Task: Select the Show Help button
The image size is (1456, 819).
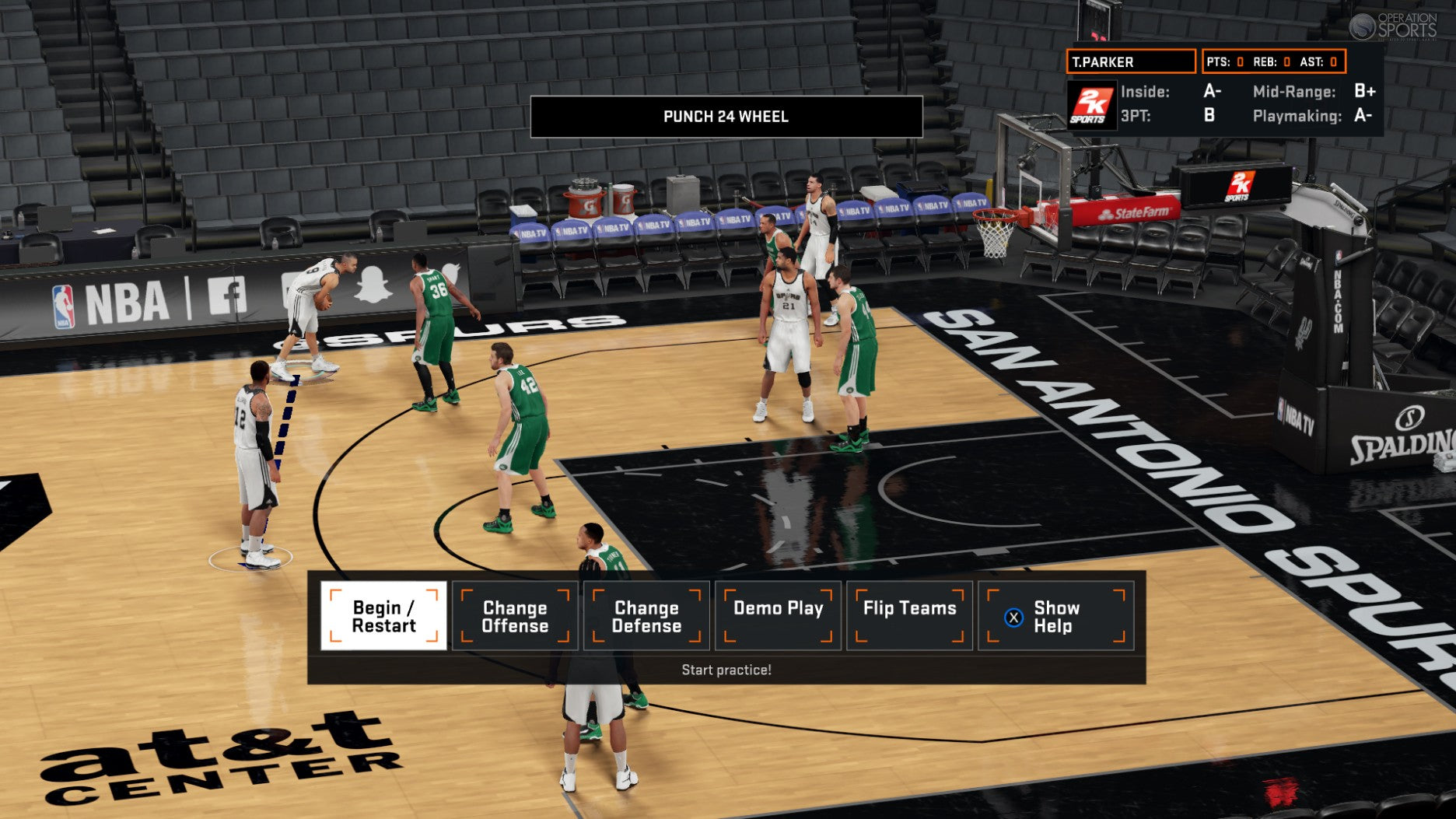Action: click(x=1055, y=616)
